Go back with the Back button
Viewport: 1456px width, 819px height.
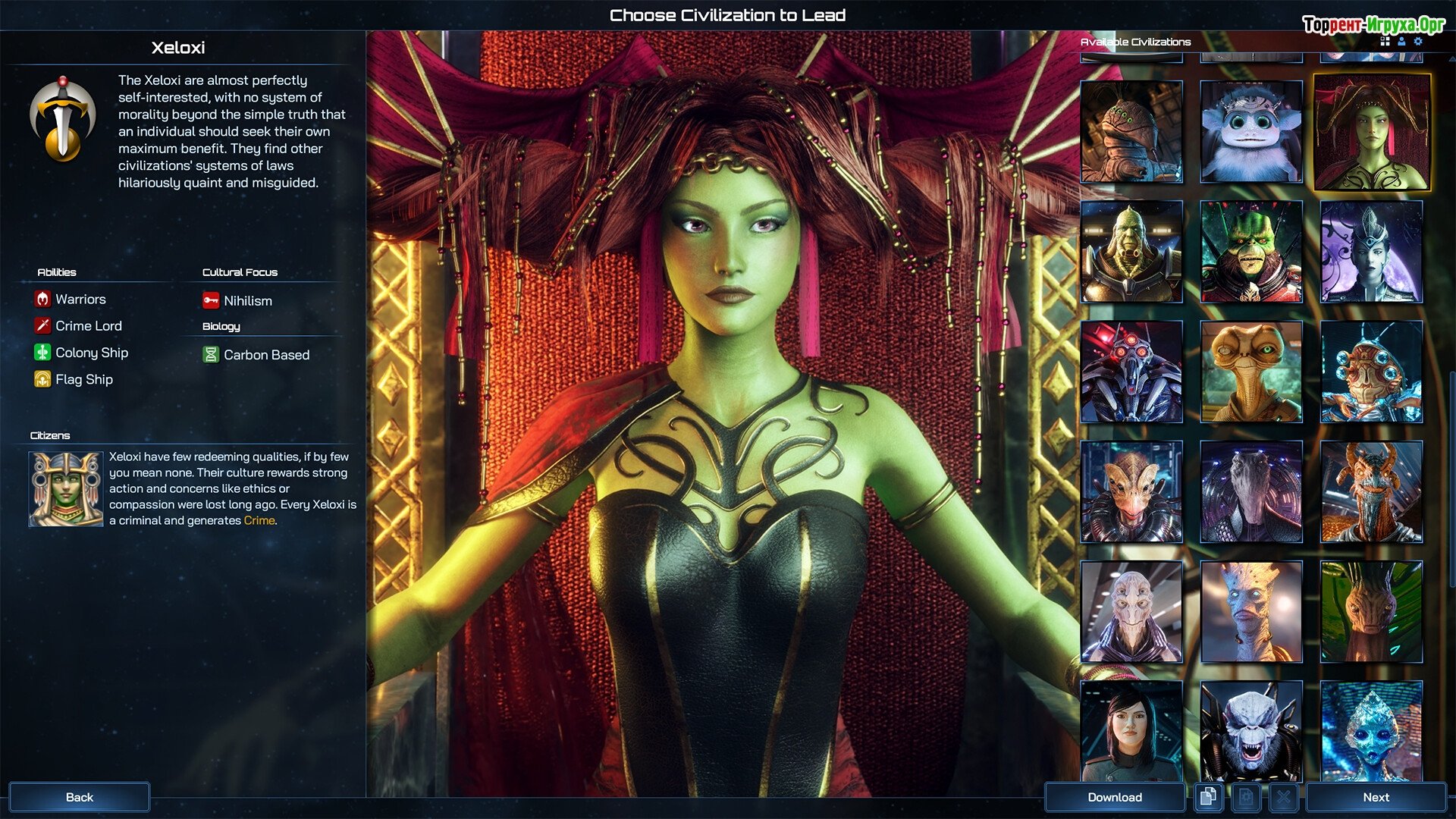pos(79,797)
